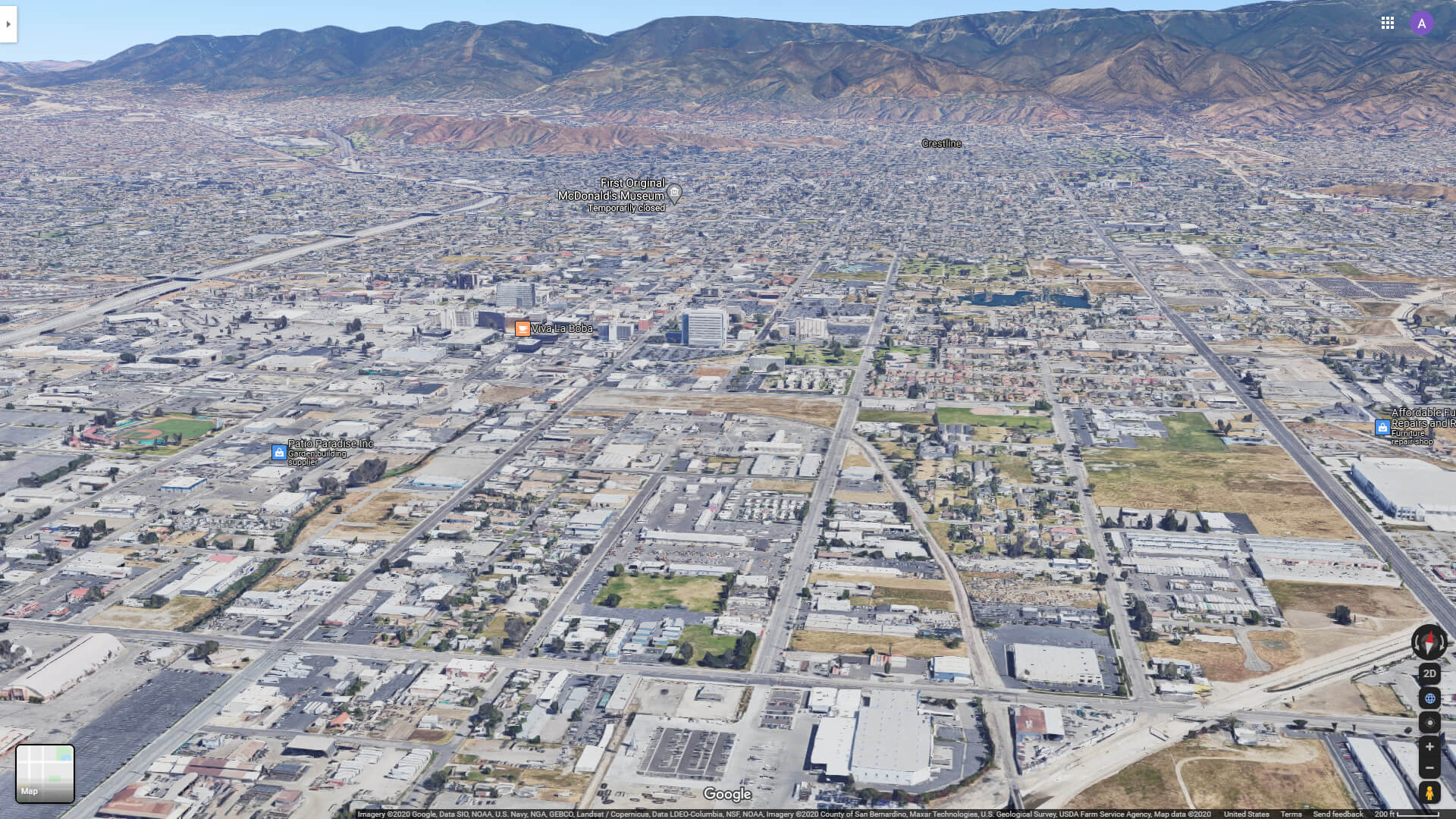
Task: Zoom out using the minus icon
Action: tap(1429, 767)
